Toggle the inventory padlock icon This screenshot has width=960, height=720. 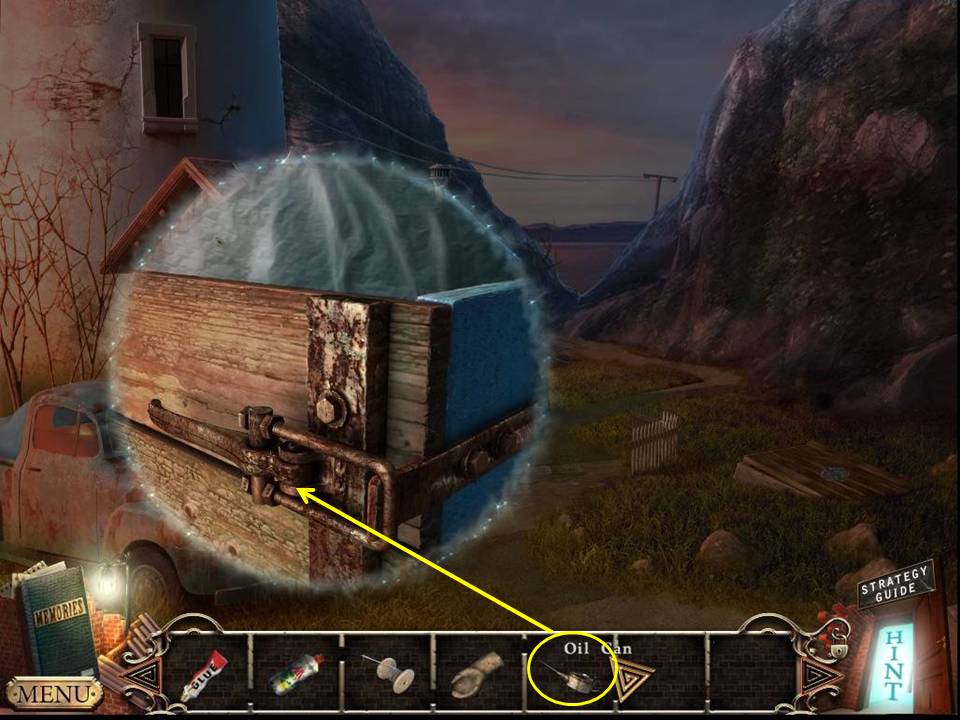click(x=838, y=648)
